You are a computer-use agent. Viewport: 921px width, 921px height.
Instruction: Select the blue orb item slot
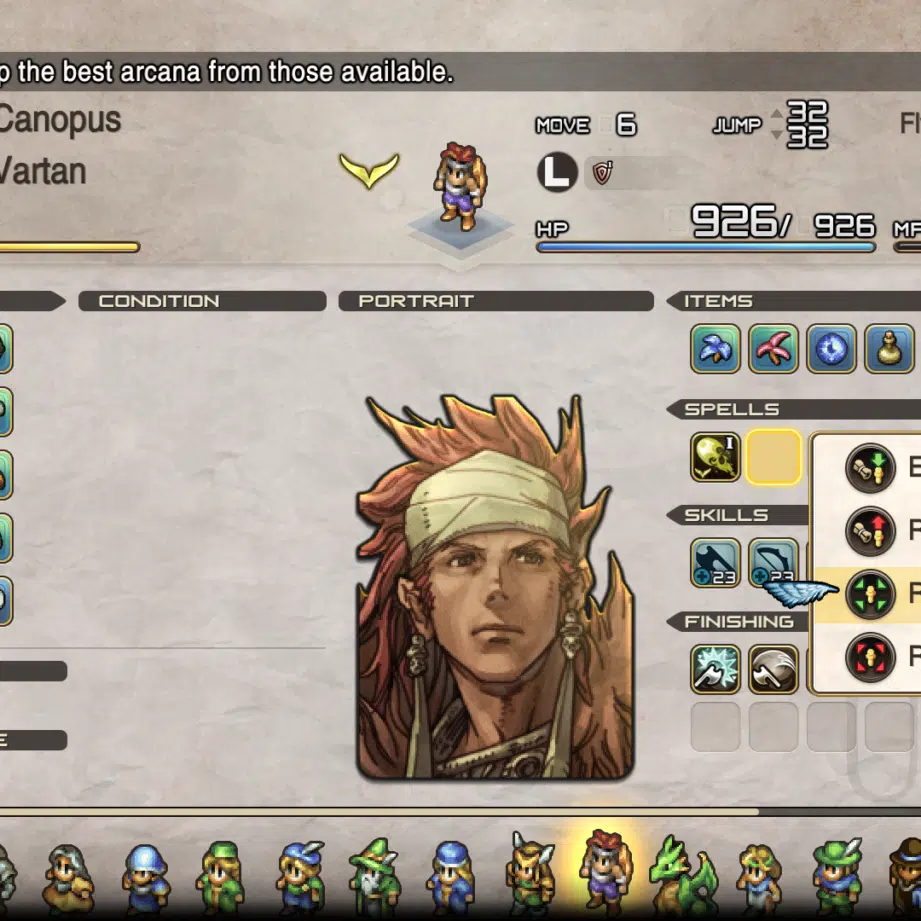[x=832, y=349]
